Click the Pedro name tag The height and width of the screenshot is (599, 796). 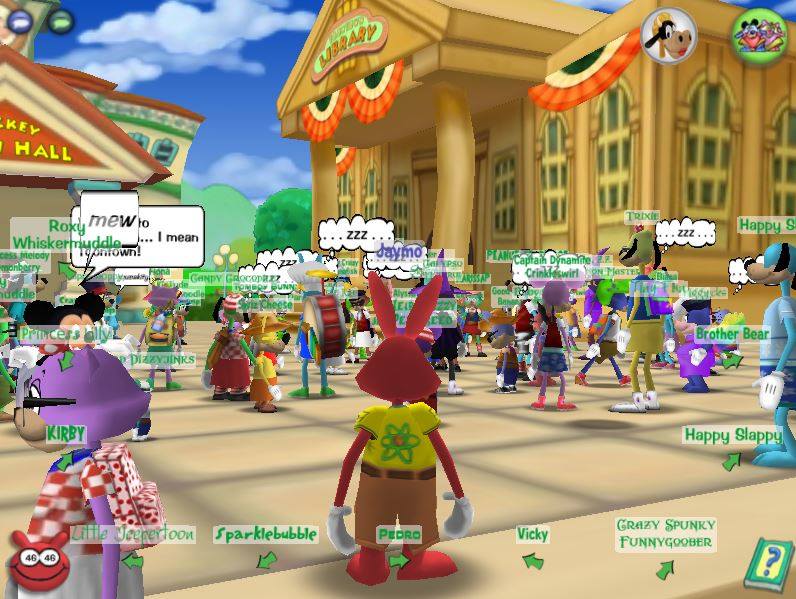point(399,534)
